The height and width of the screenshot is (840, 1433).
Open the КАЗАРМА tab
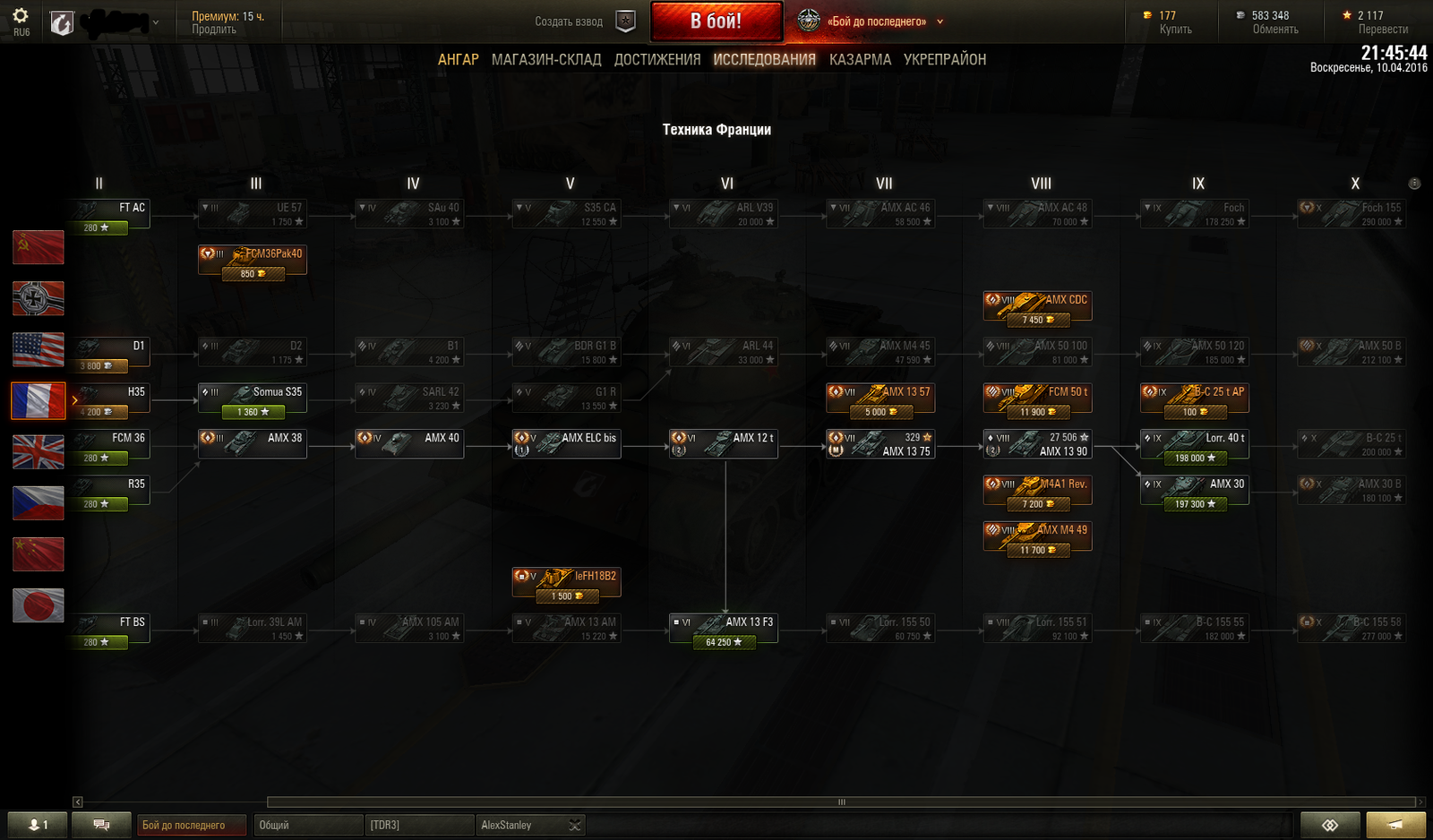860,60
